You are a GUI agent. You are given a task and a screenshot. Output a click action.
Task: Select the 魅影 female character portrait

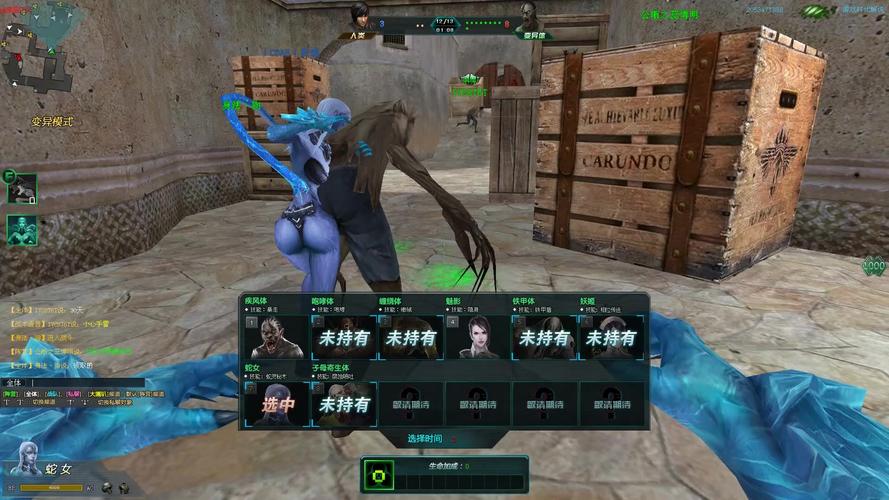click(477, 338)
